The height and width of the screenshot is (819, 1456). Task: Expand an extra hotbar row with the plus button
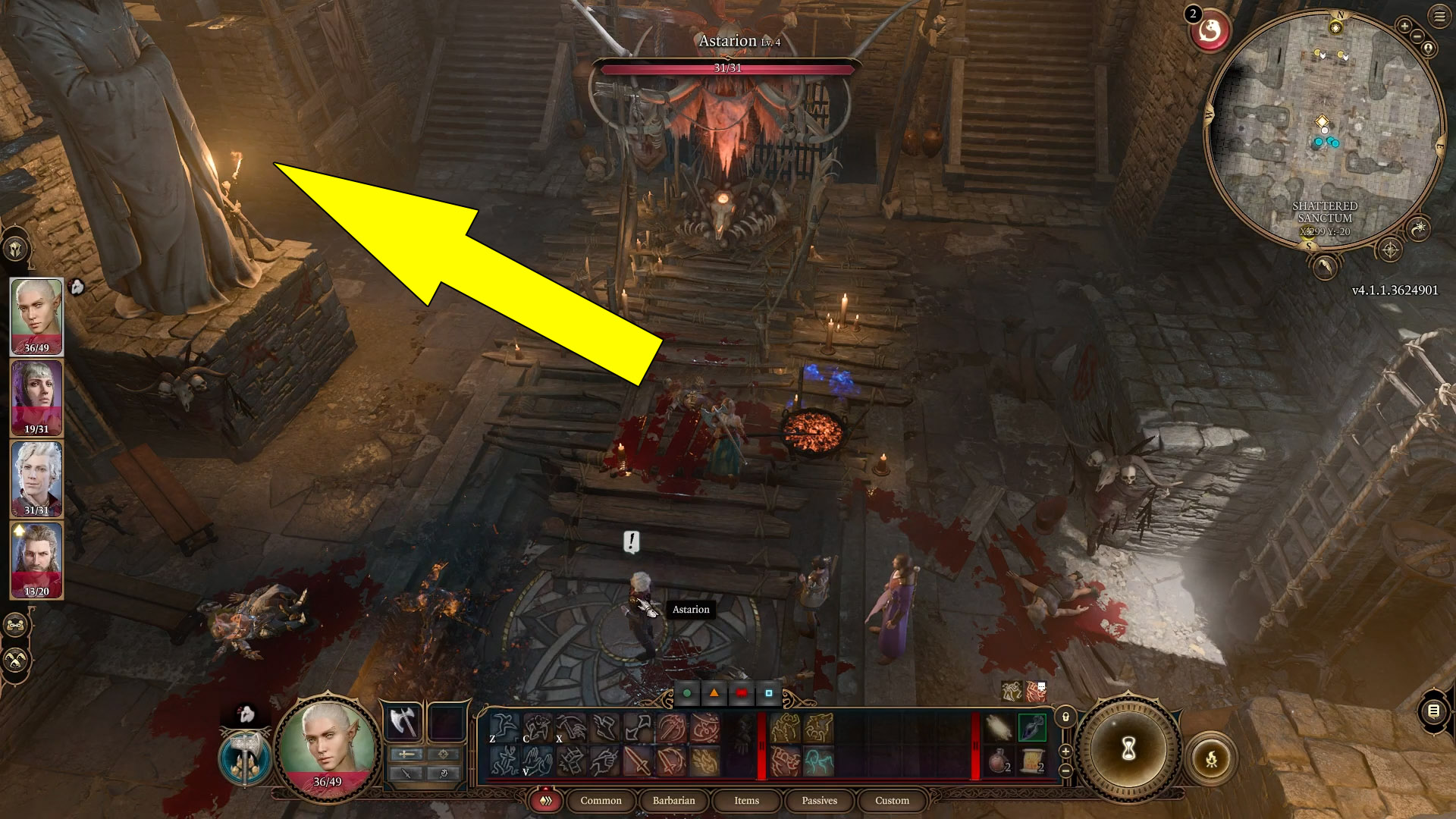tap(1066, 752)
